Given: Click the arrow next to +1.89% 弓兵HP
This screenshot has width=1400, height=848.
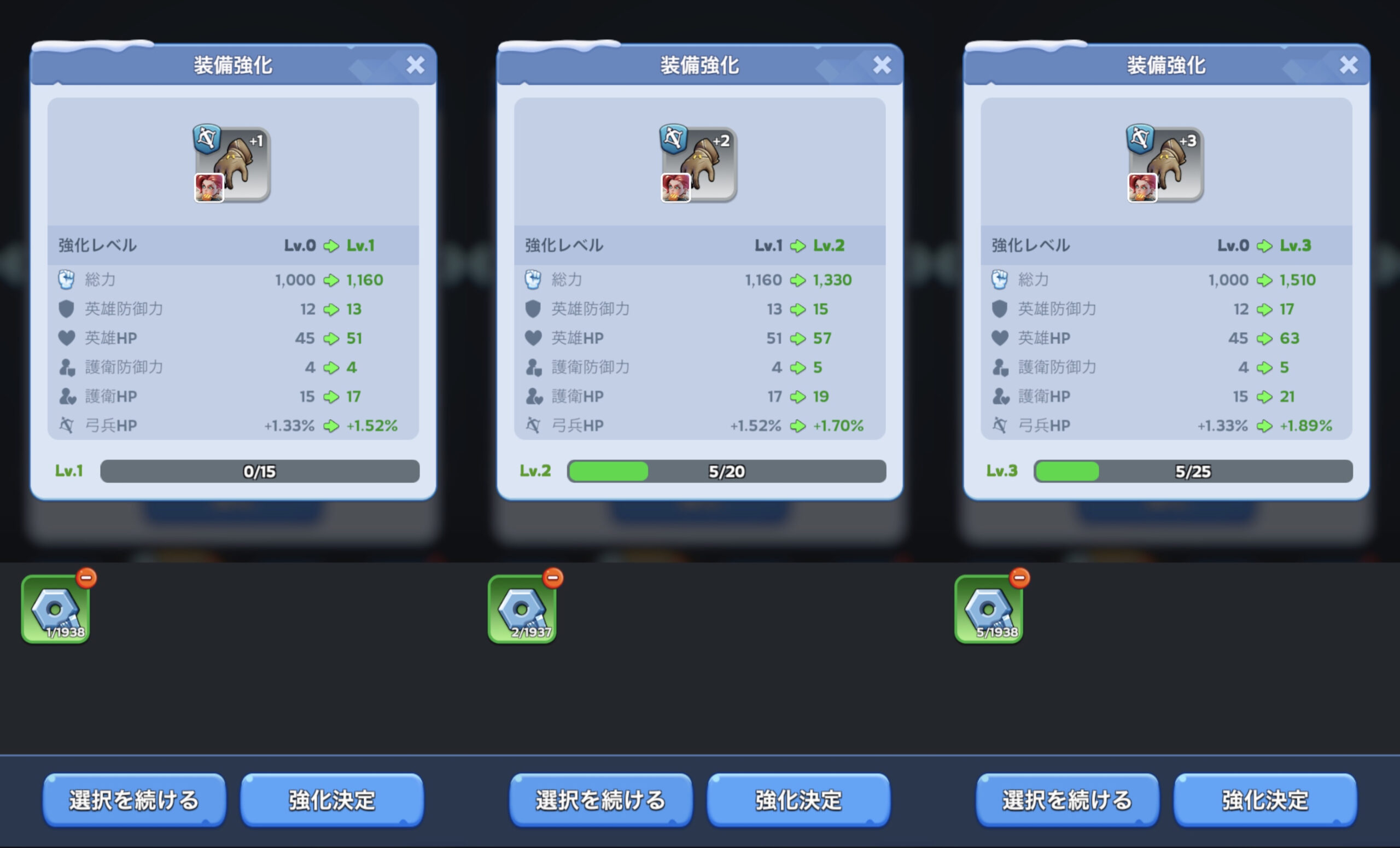Looking at the screenshot, I should click(1265, 425).
